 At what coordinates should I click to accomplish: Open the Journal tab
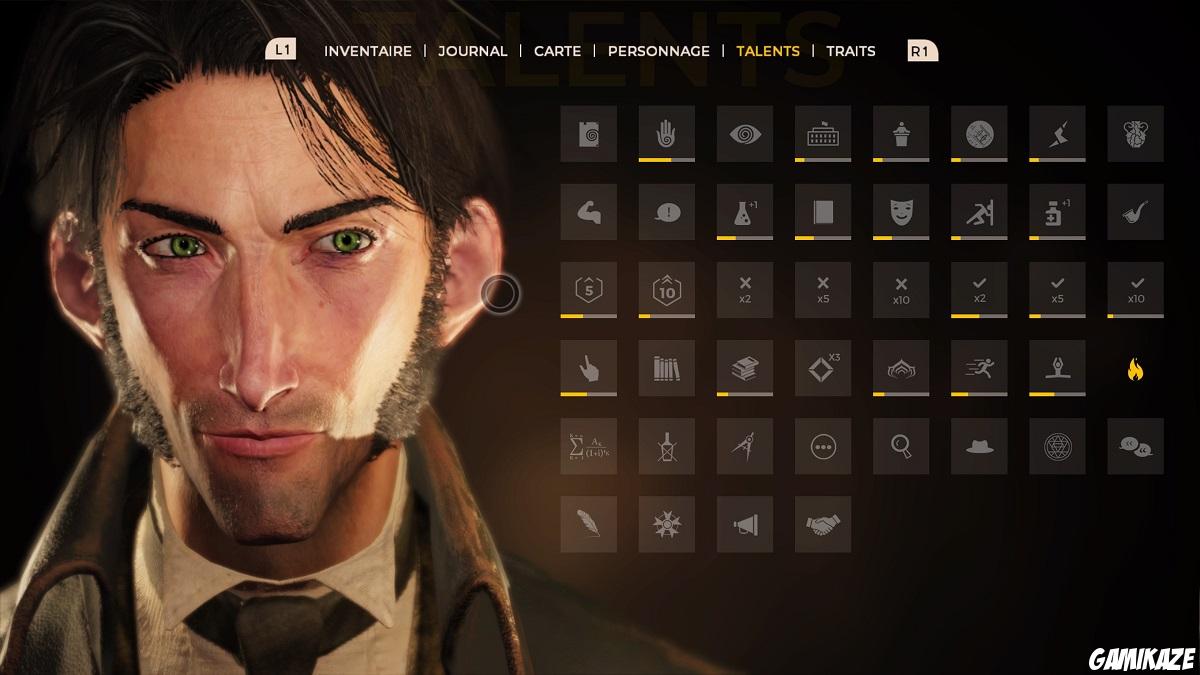click(x=473, y=51)
